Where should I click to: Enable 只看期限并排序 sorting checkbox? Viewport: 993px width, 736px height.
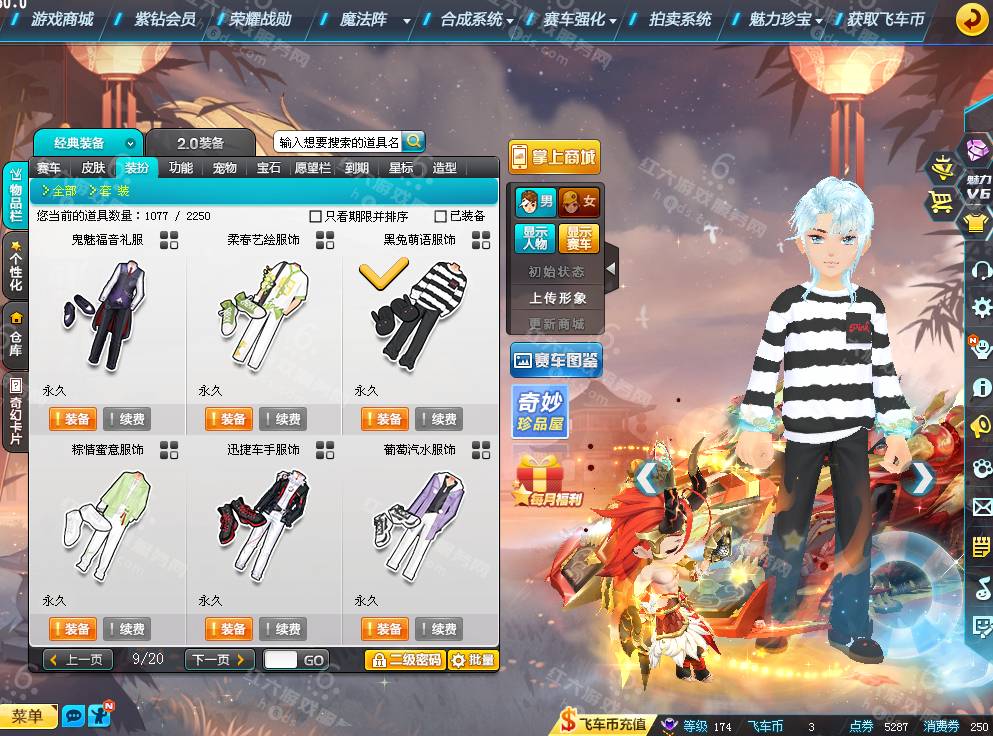(x=316, y=216)
